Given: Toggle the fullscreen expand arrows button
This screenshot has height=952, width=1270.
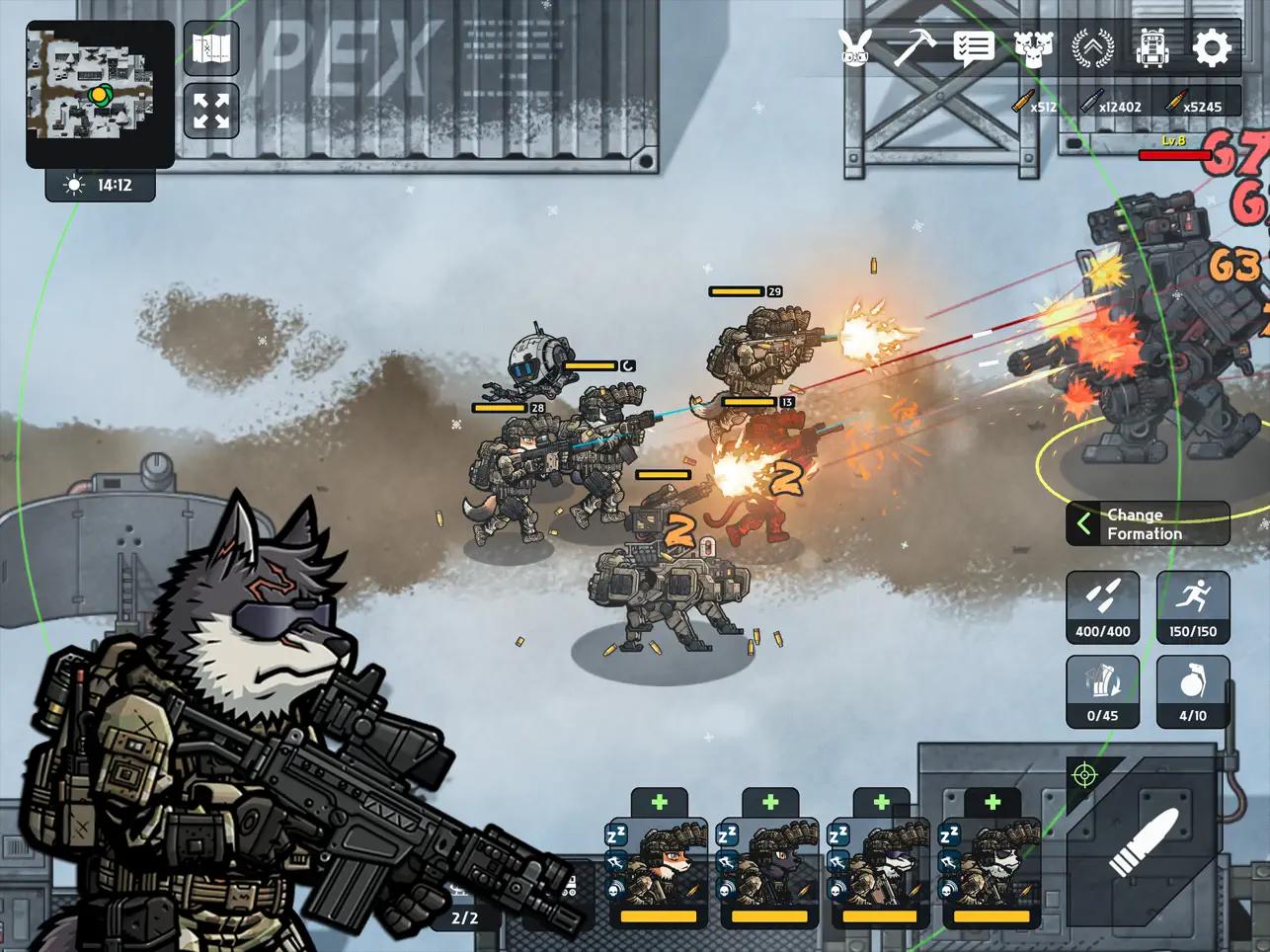Looking at the screenshot, I should pyautogui.click(x=211, y=111).
